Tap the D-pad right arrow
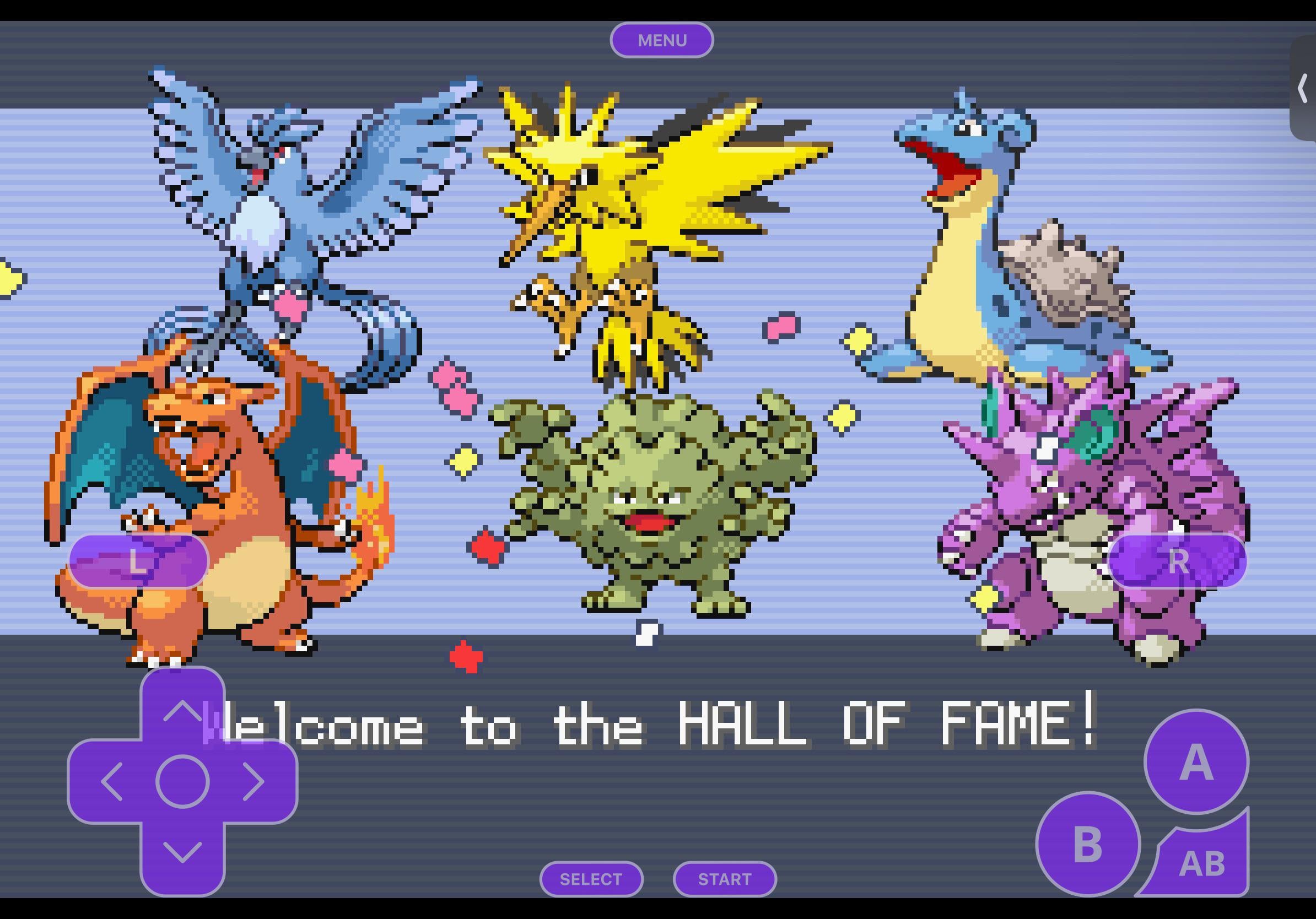The height and width of the screenshot is (919, 1316). click(x=254, y=781)
